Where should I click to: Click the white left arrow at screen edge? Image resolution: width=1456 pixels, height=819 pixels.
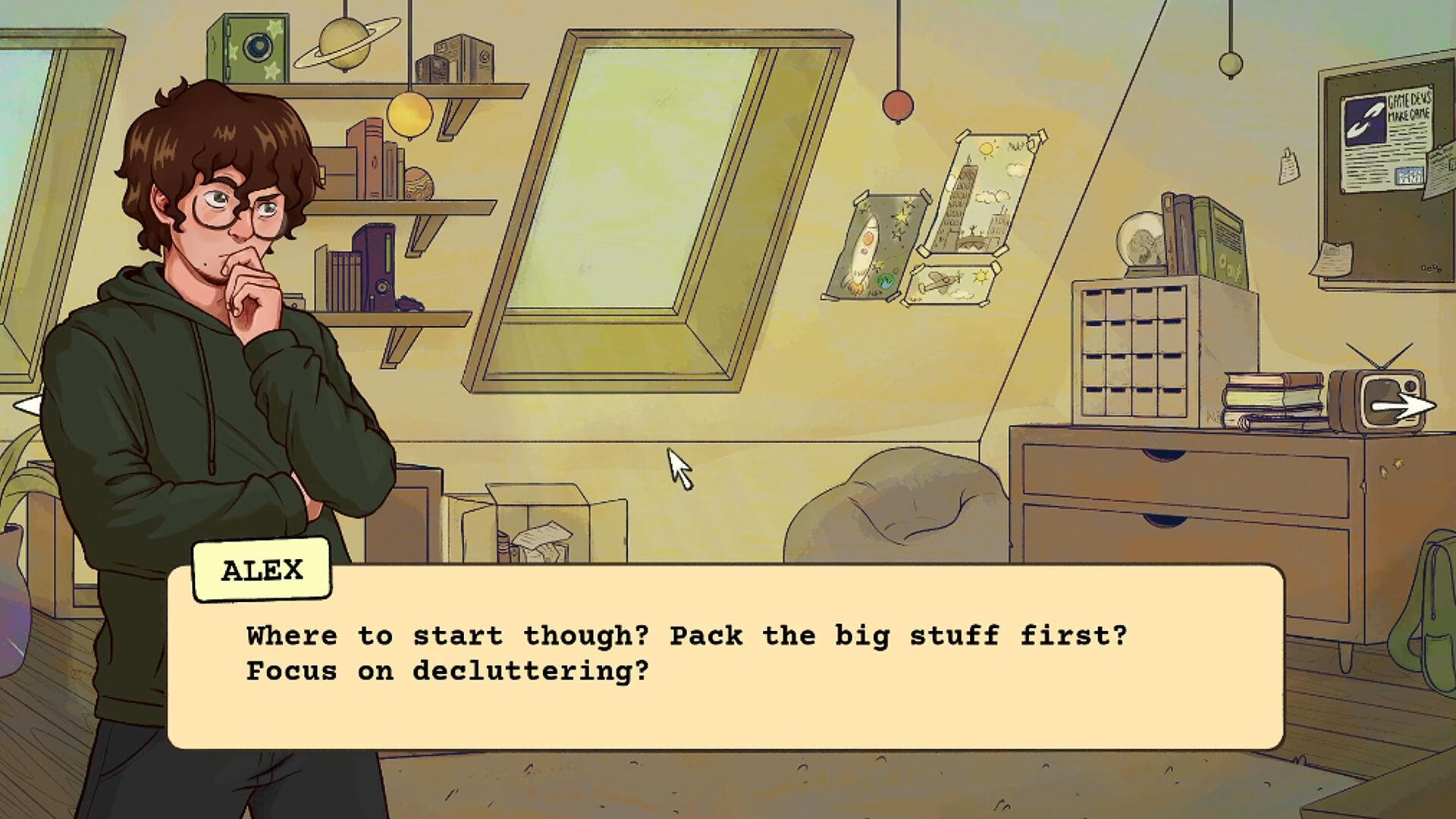pos(27,406)
